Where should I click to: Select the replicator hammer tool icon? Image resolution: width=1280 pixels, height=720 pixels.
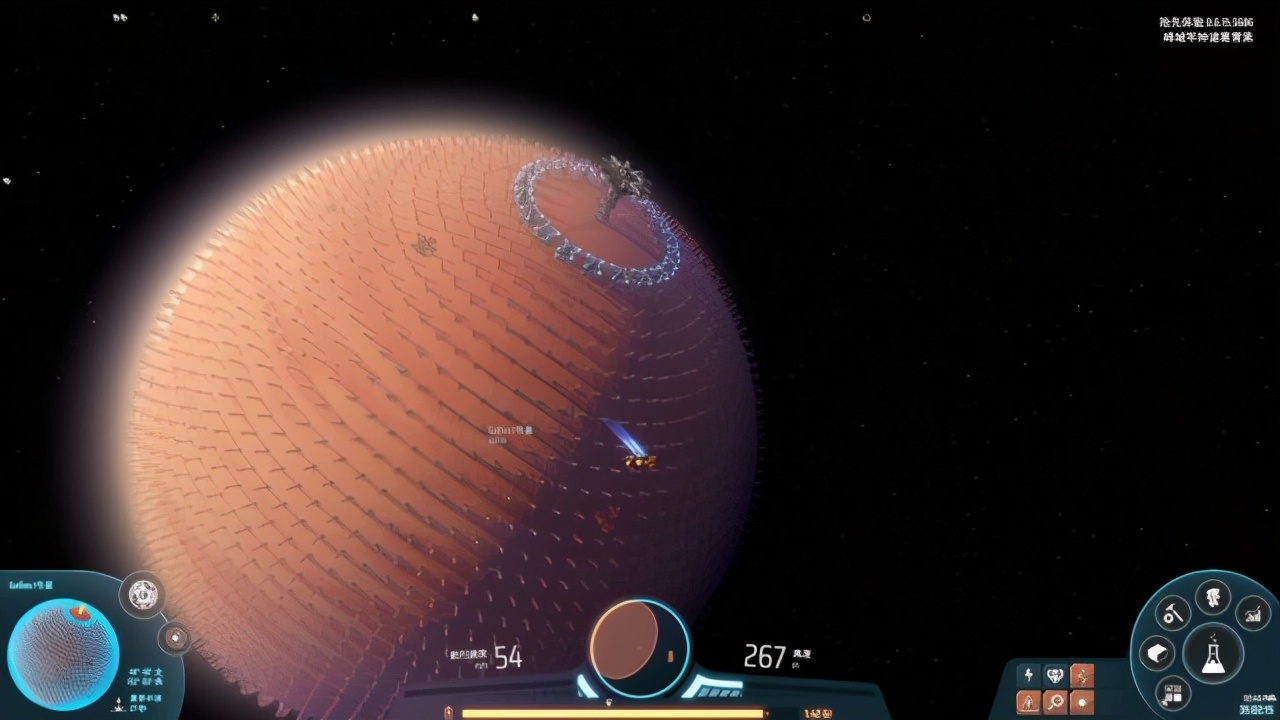1172,613
